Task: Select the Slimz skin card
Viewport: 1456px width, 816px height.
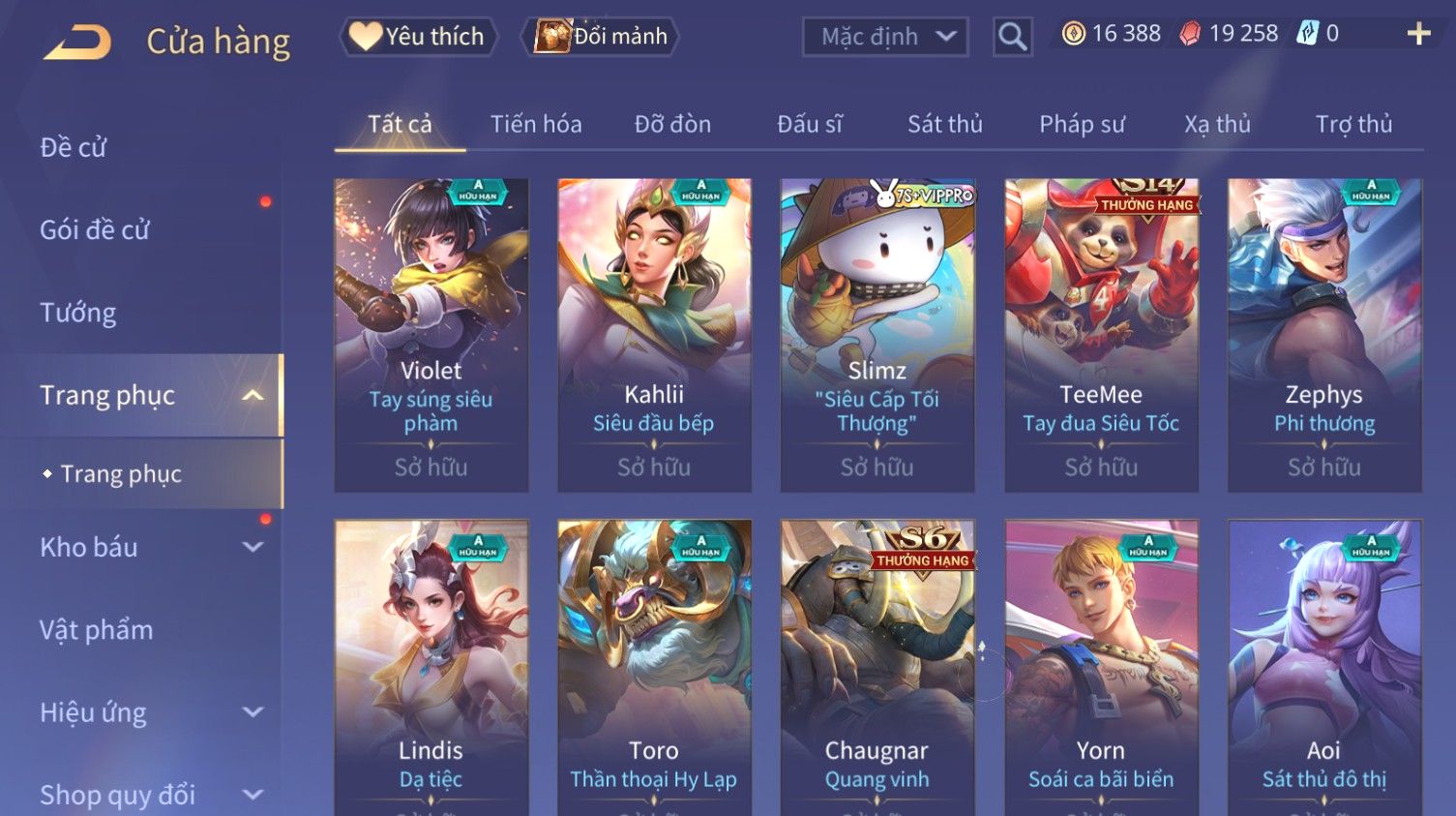Action: pyautogui.click(x=877, y=334)
